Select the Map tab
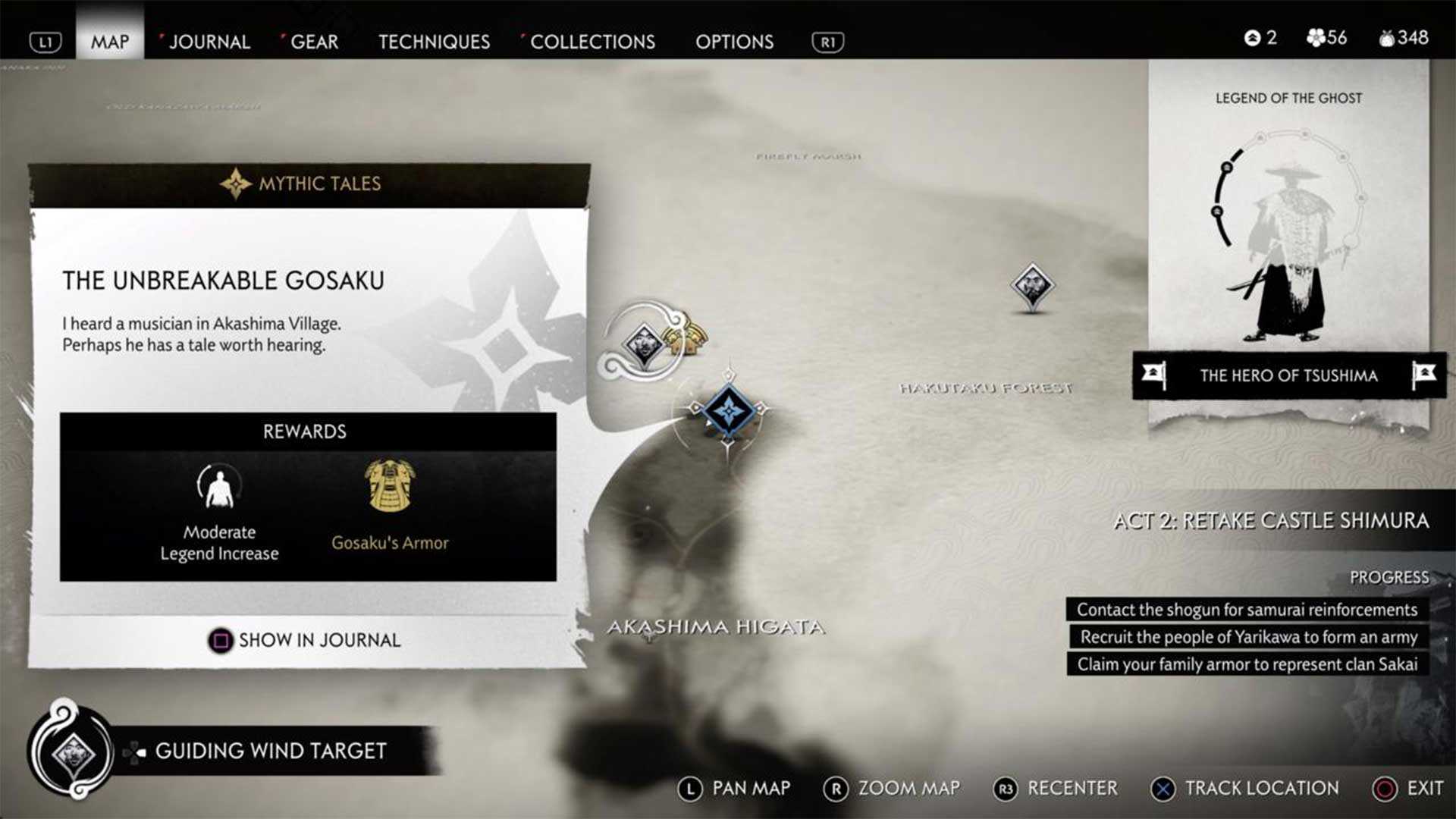Screen dimensions: 1456x819 110,42
